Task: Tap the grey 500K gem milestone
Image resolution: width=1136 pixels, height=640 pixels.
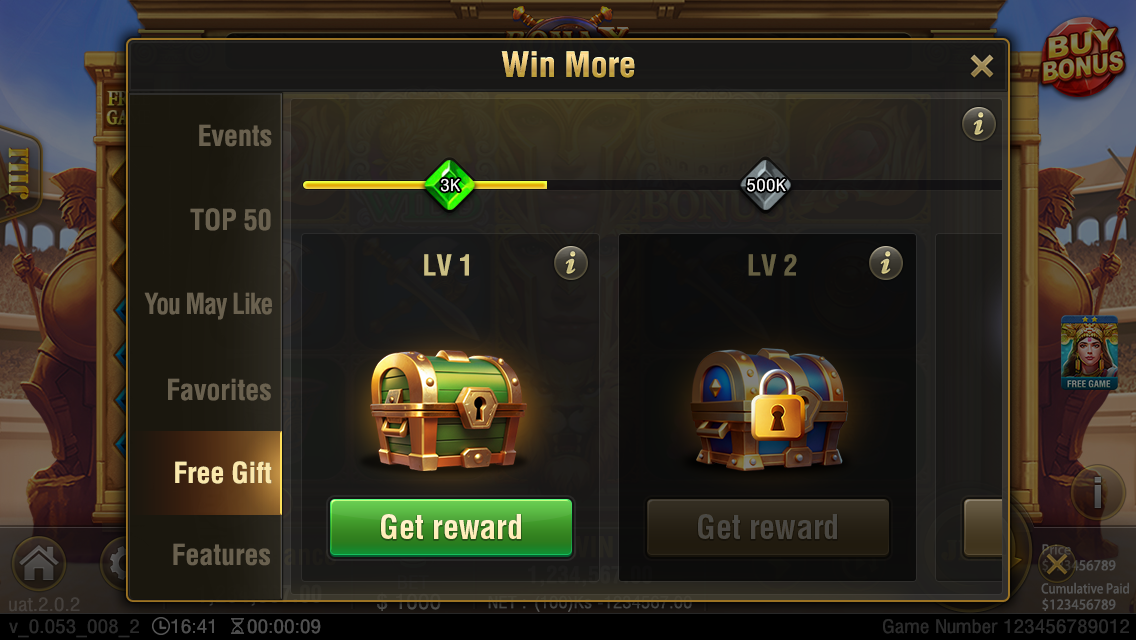Action: click(x=766, y=185)
